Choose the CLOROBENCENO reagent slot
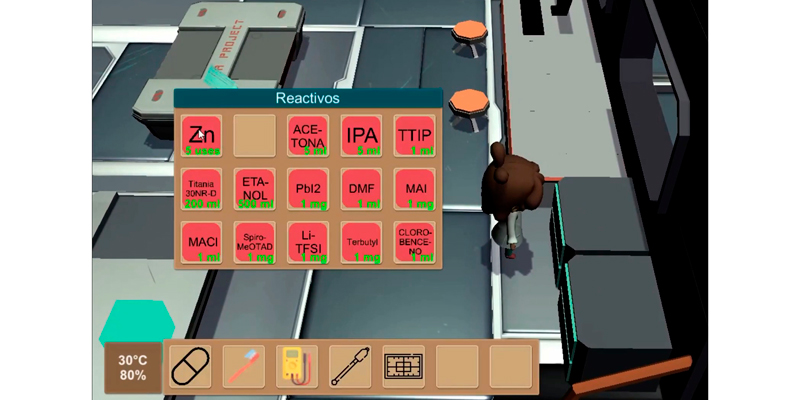The width and height of the screenshot is (800, 400). [x=414, y=241]
